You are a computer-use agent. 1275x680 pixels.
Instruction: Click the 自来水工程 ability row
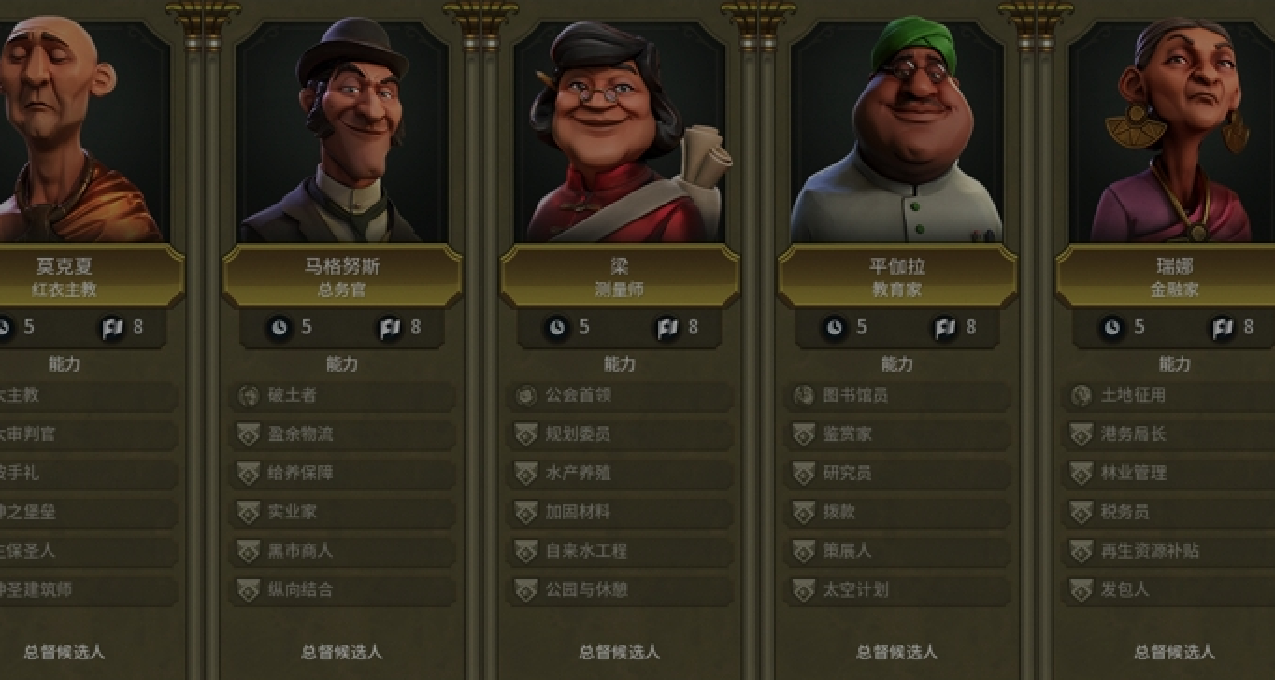tap(619, 551)
